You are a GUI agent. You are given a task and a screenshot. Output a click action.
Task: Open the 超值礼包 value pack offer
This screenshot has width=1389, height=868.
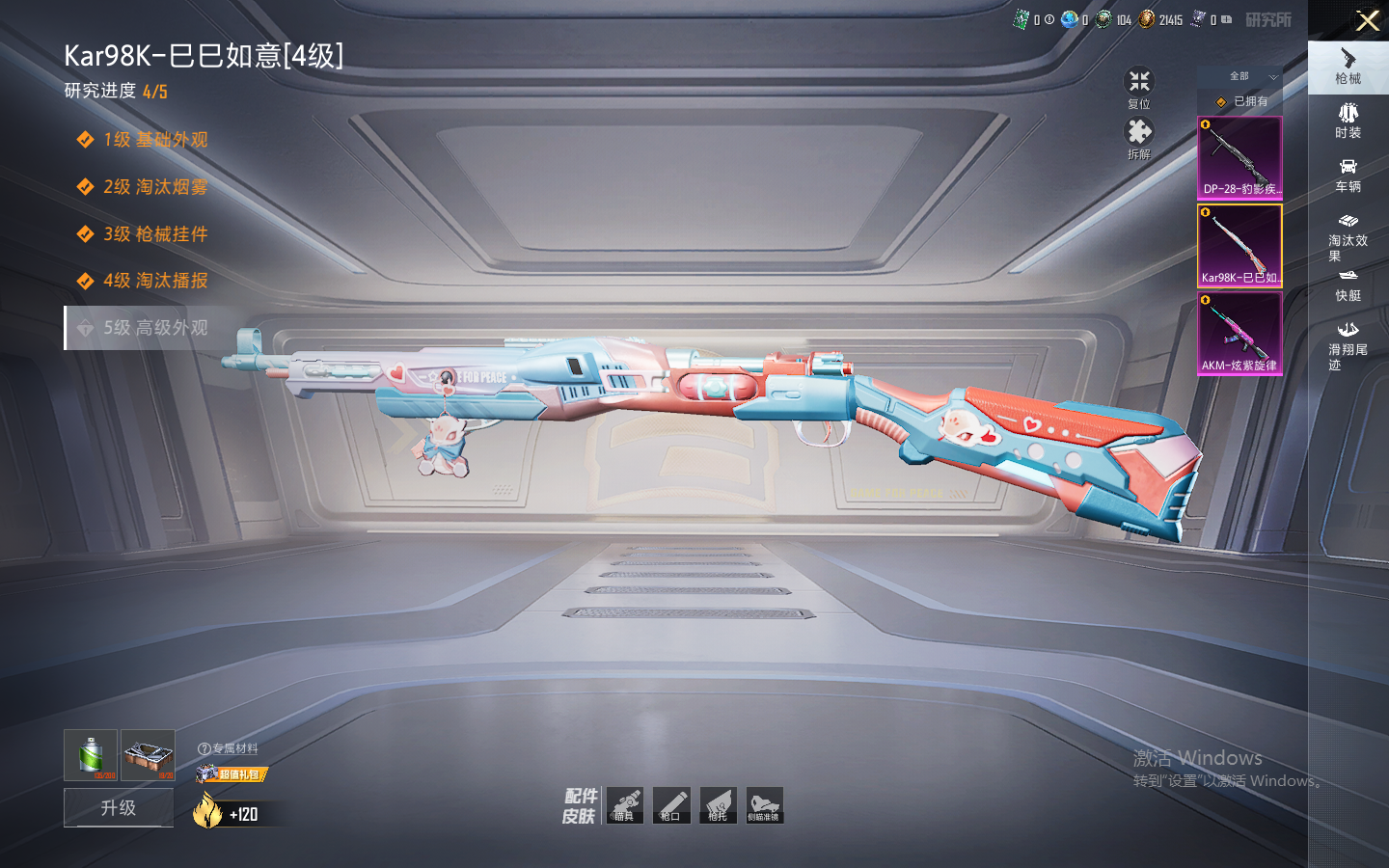(x=231, y=773)
